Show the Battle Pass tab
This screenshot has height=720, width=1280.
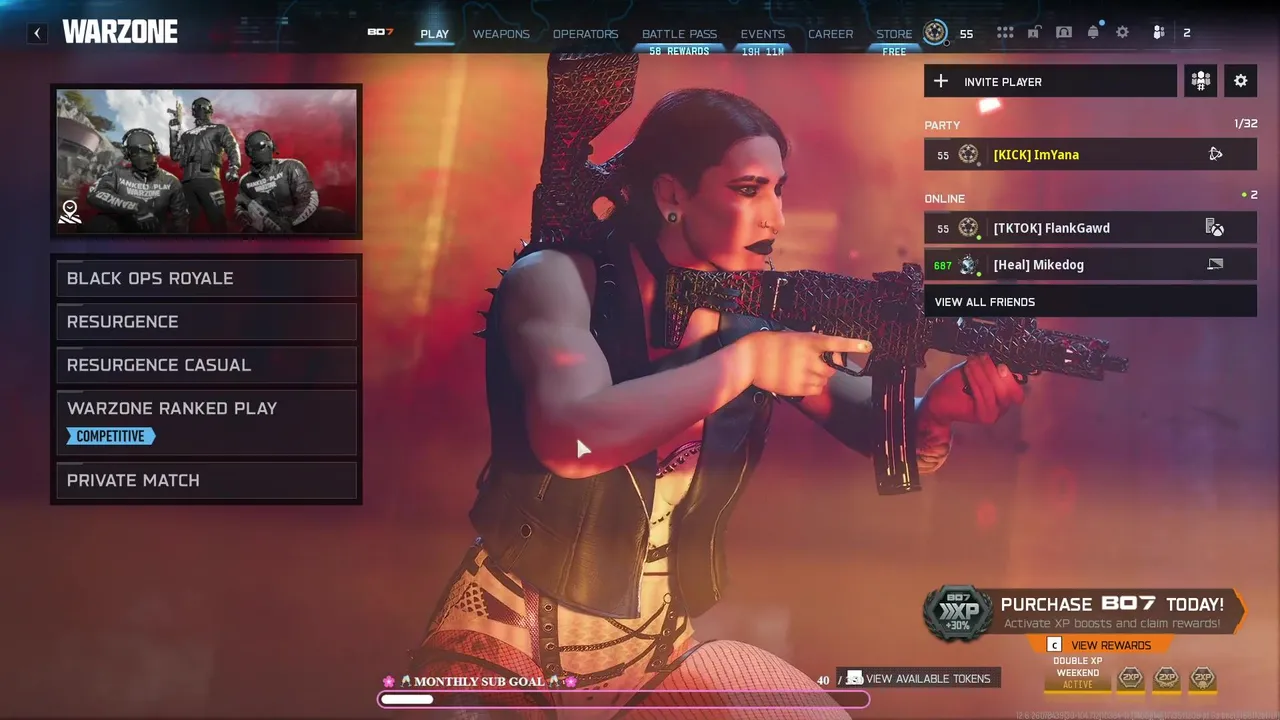click(x=679, y=34)
